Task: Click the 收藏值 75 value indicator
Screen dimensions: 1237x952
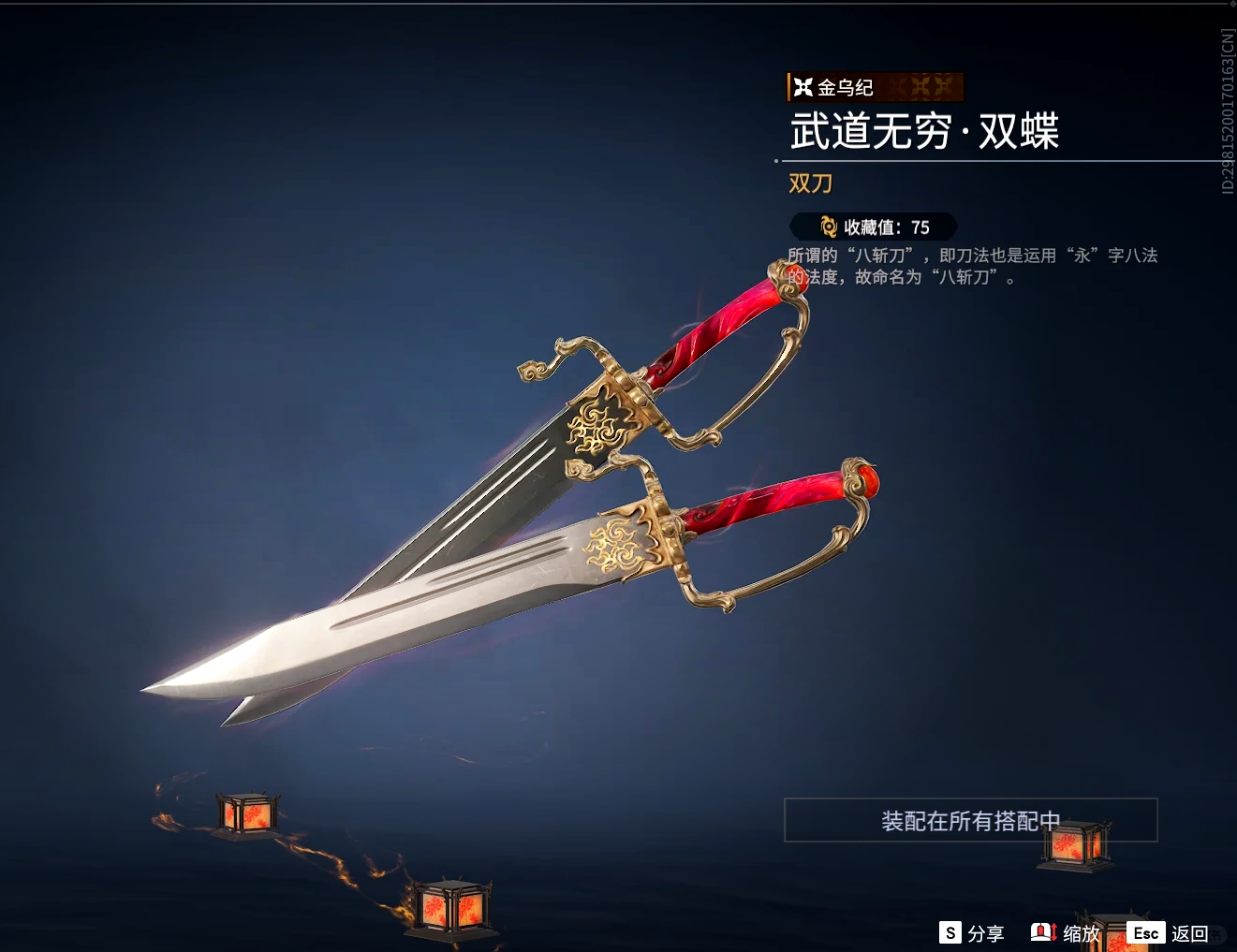Action: pos(921,226)
